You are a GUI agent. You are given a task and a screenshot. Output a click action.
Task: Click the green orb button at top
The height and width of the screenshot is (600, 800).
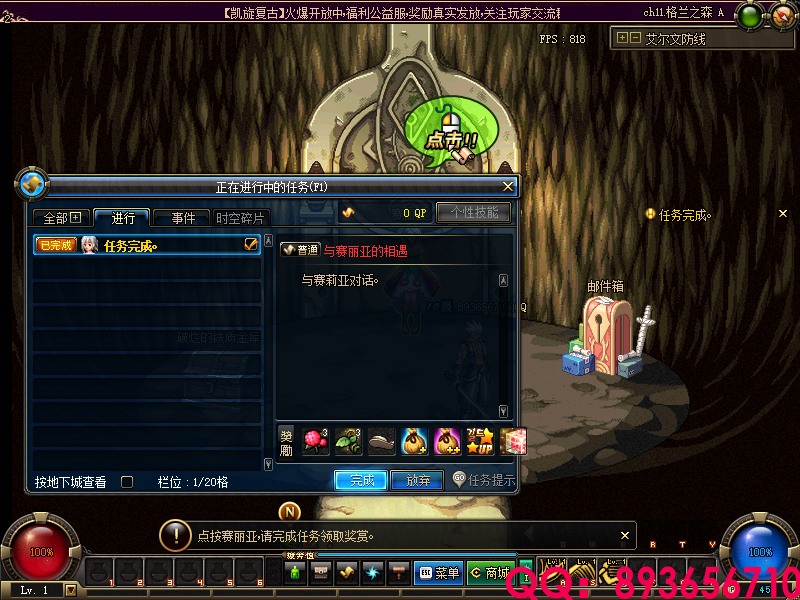[x=748, y=15]
